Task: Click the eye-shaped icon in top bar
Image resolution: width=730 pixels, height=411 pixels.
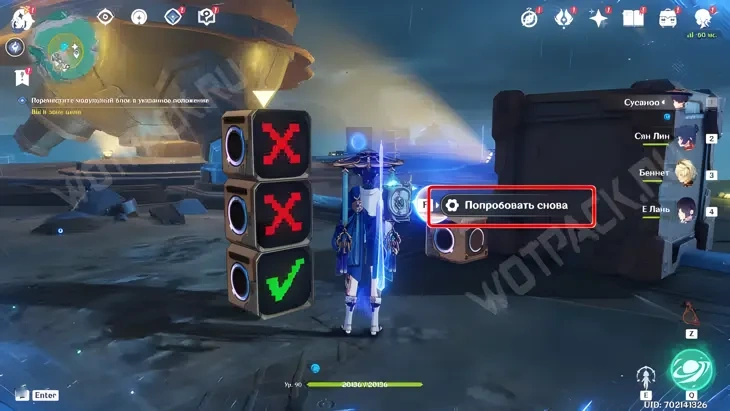Action: click(x=106, y=16)
